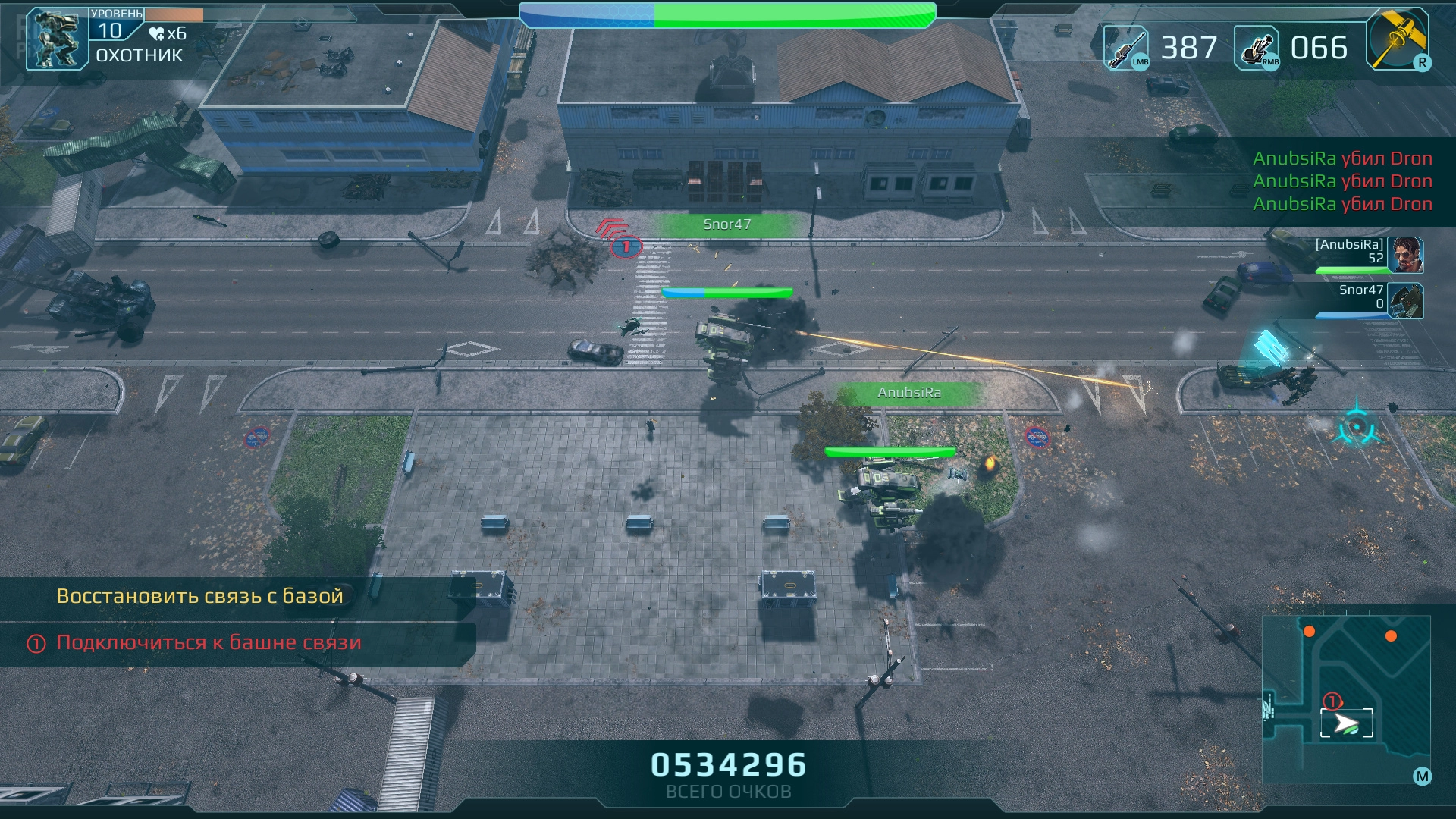Select the secondary RMB weapon icon
The width and height of the screenshot is (1456, 819).
1257,48
